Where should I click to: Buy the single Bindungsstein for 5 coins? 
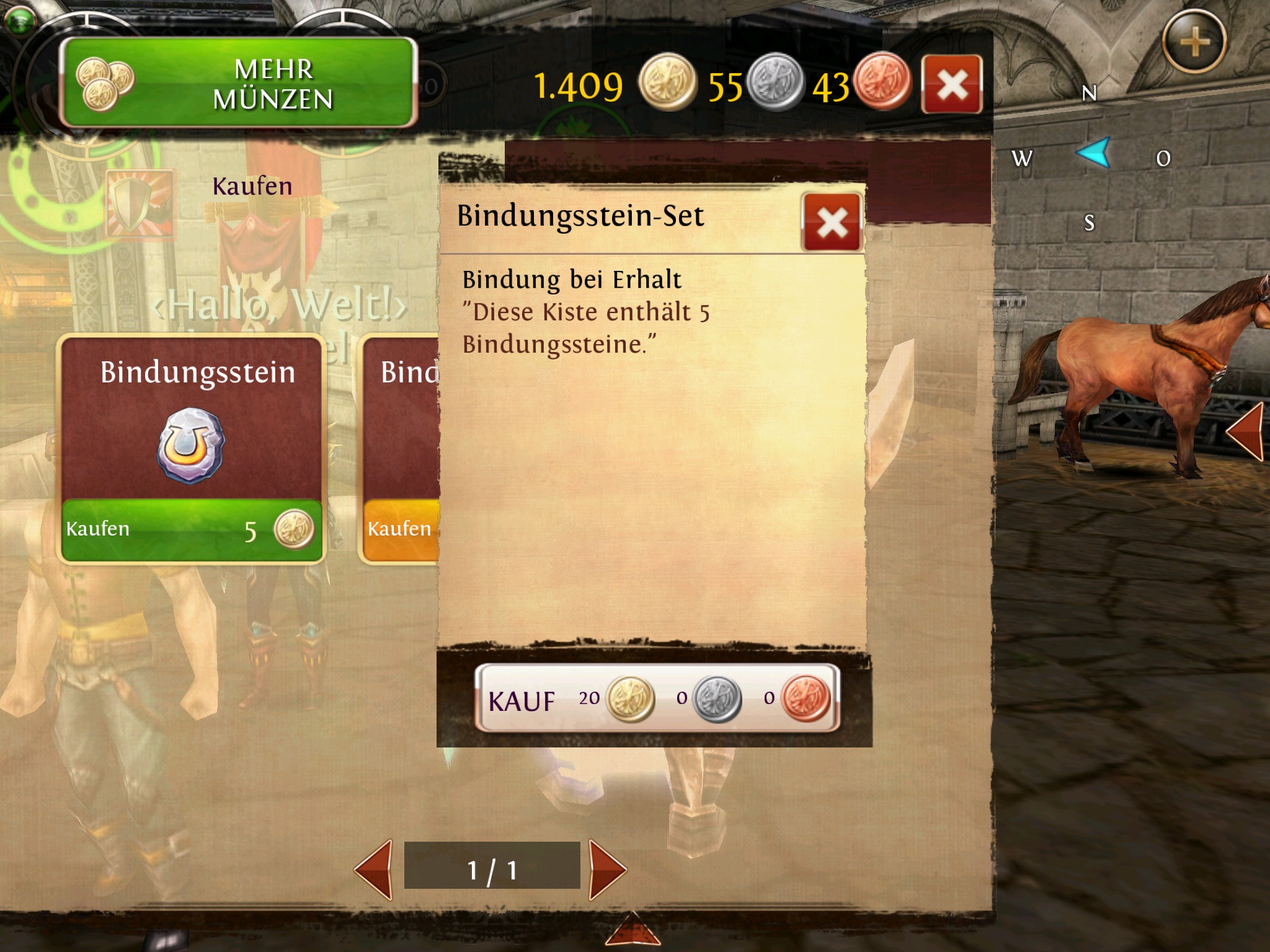tap(191, 530)
